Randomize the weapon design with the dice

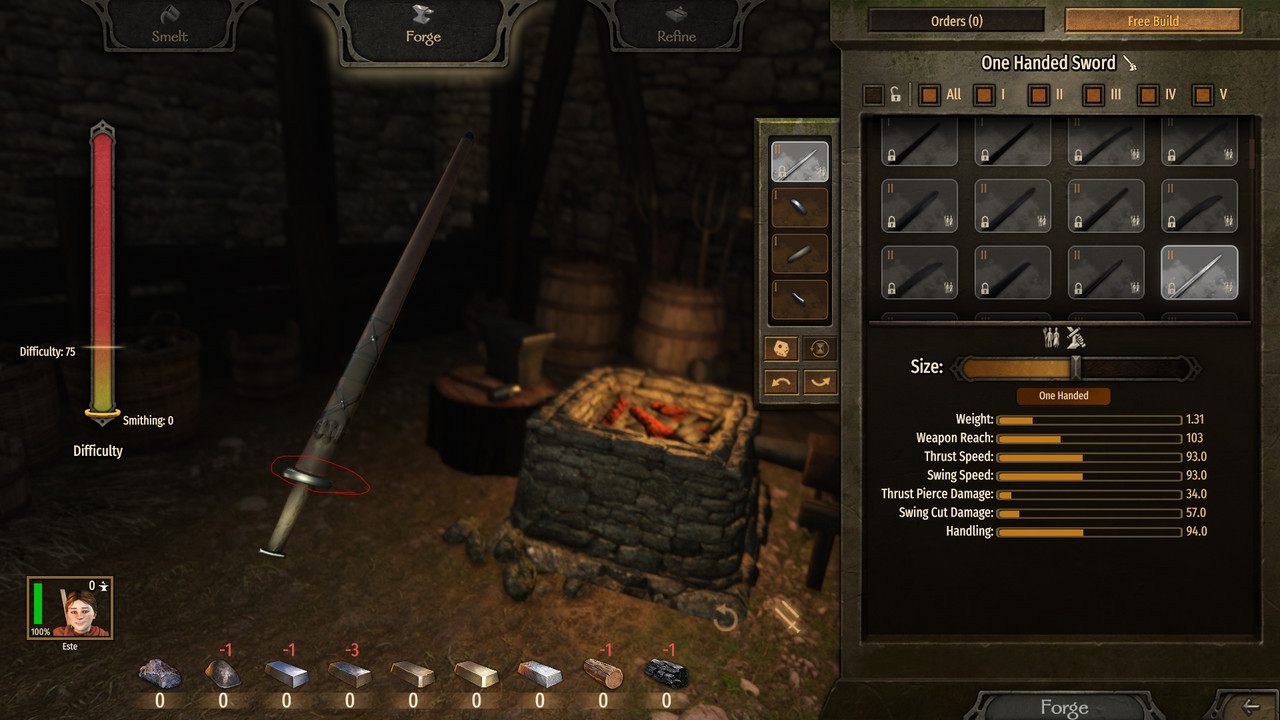781,349
